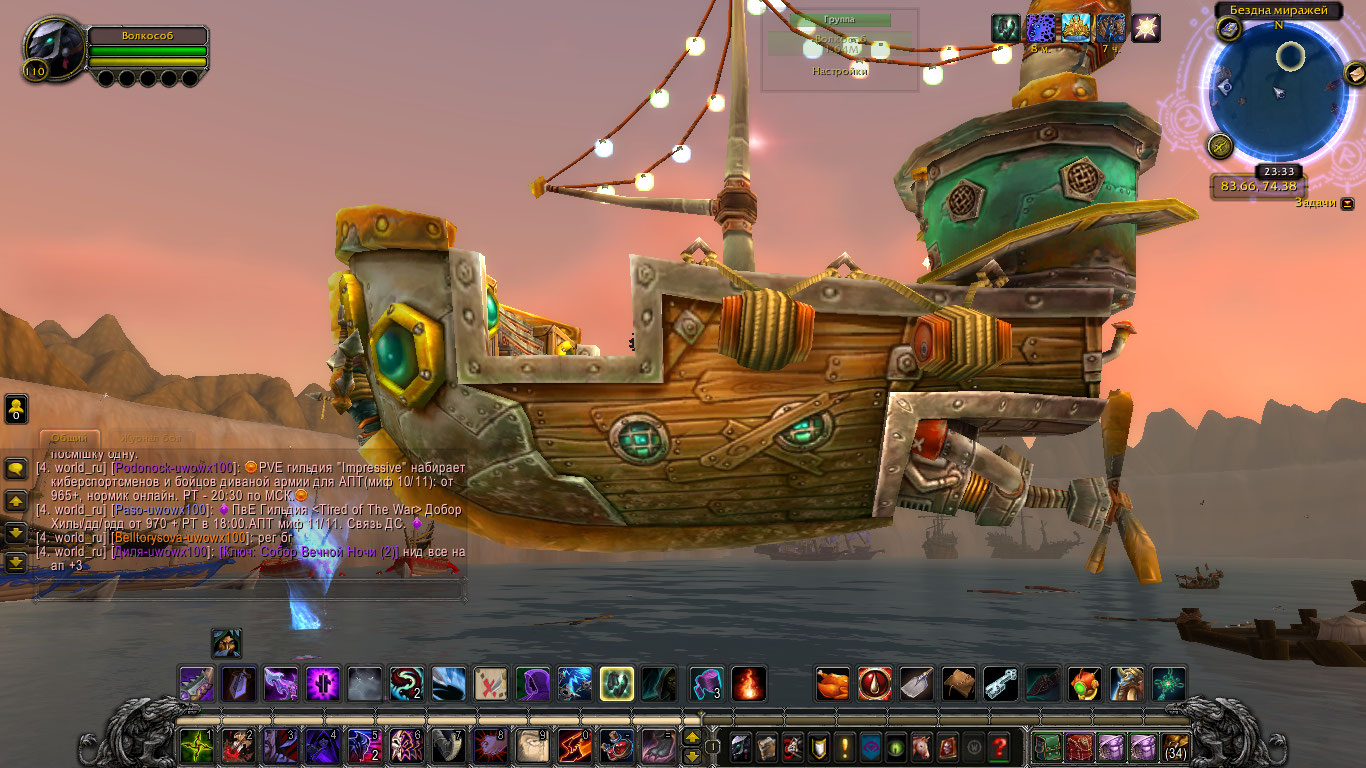Click the golden crown buff icon
Viewport: 1366px width, 768px height.
pyautogui.click(x=1076, y=28)
